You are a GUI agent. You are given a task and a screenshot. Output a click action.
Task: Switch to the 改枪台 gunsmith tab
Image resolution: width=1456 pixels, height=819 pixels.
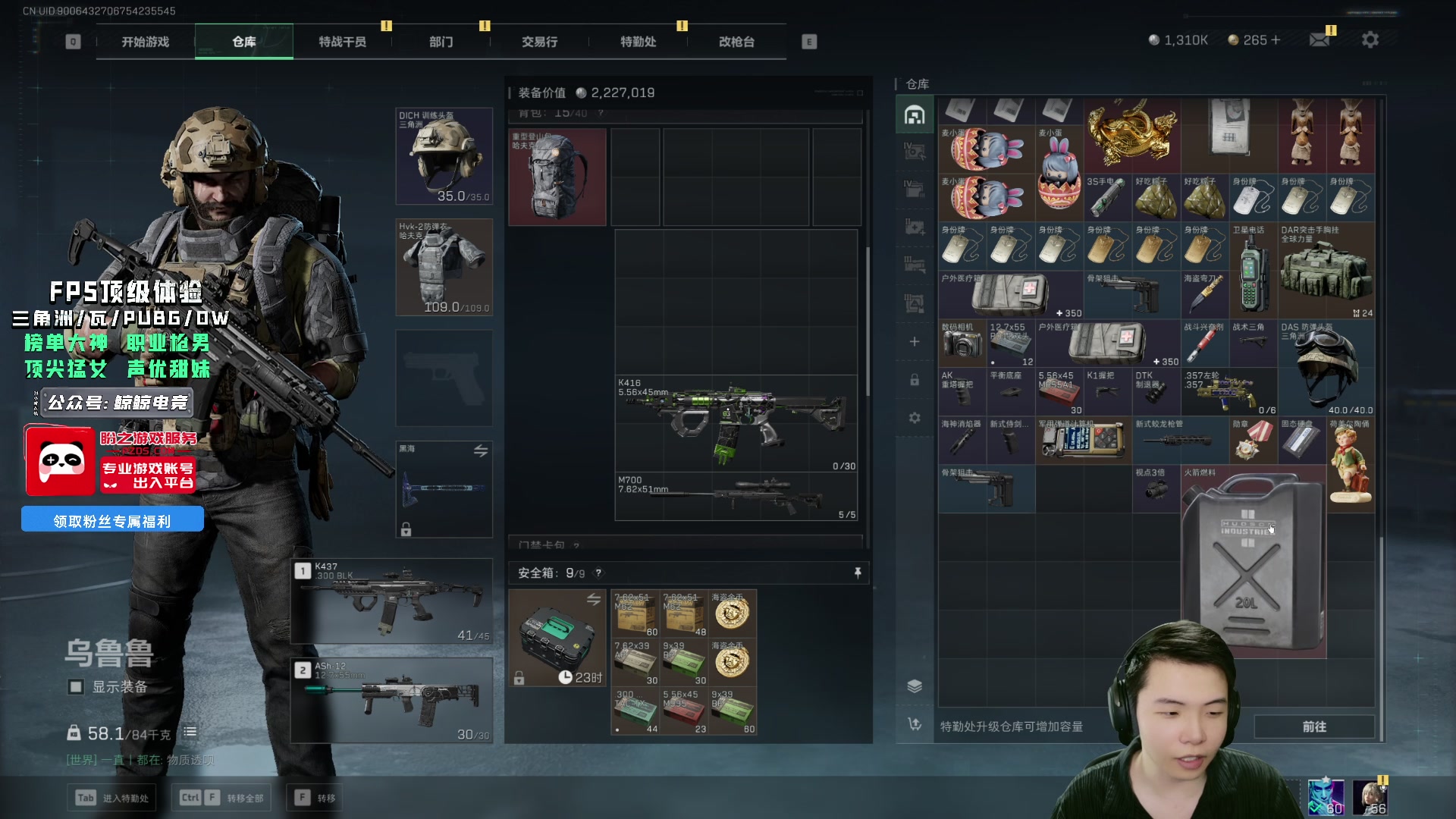pyautogui.click(x=736, y=42)
